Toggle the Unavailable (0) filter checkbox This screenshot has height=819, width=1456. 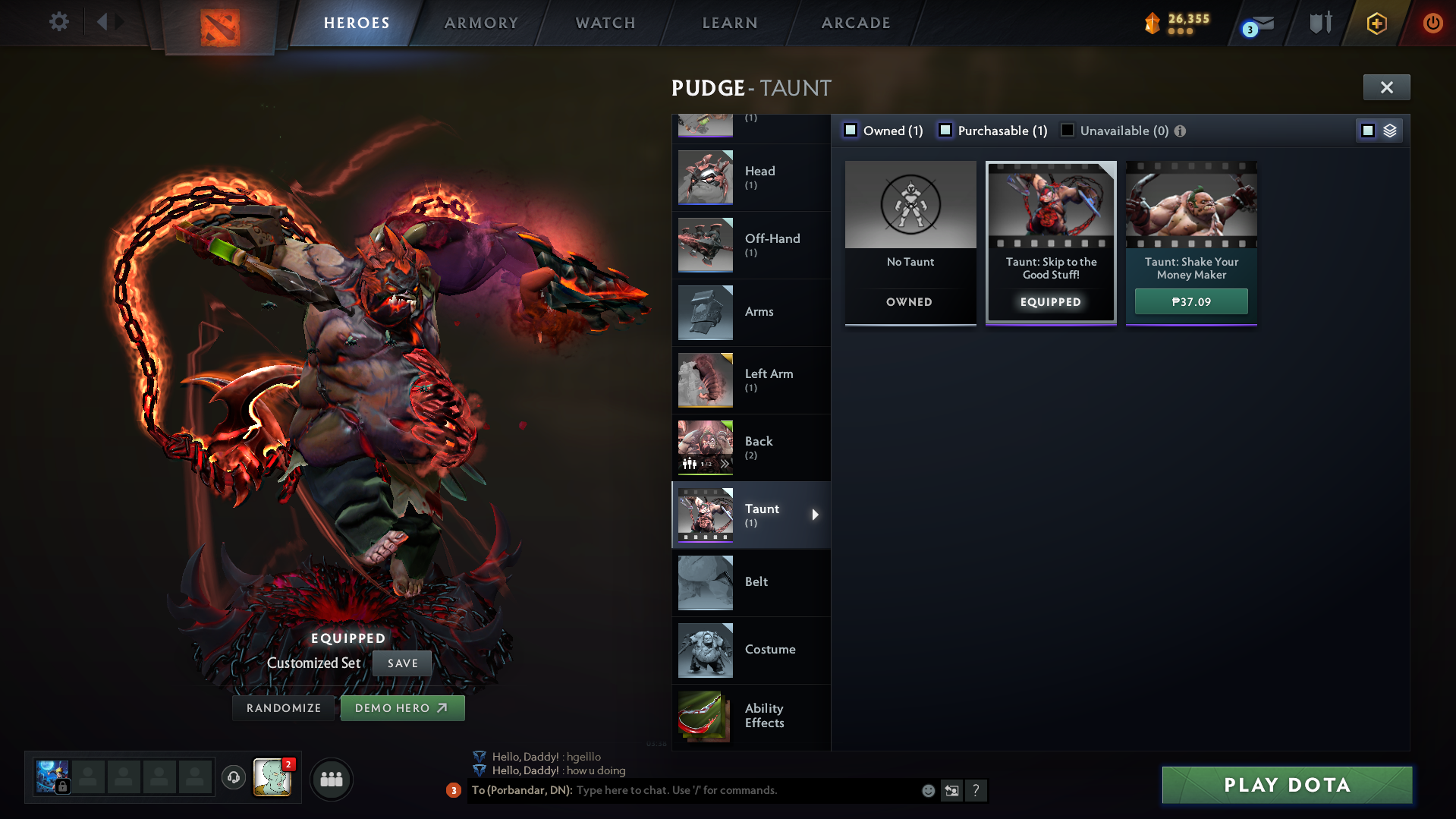tap(1068, 130)
